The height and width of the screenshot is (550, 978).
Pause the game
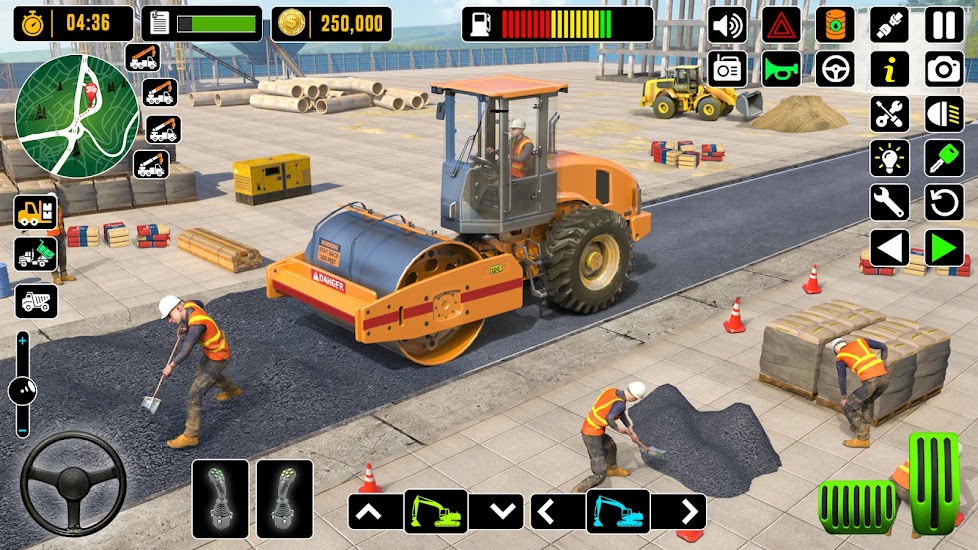944,24
